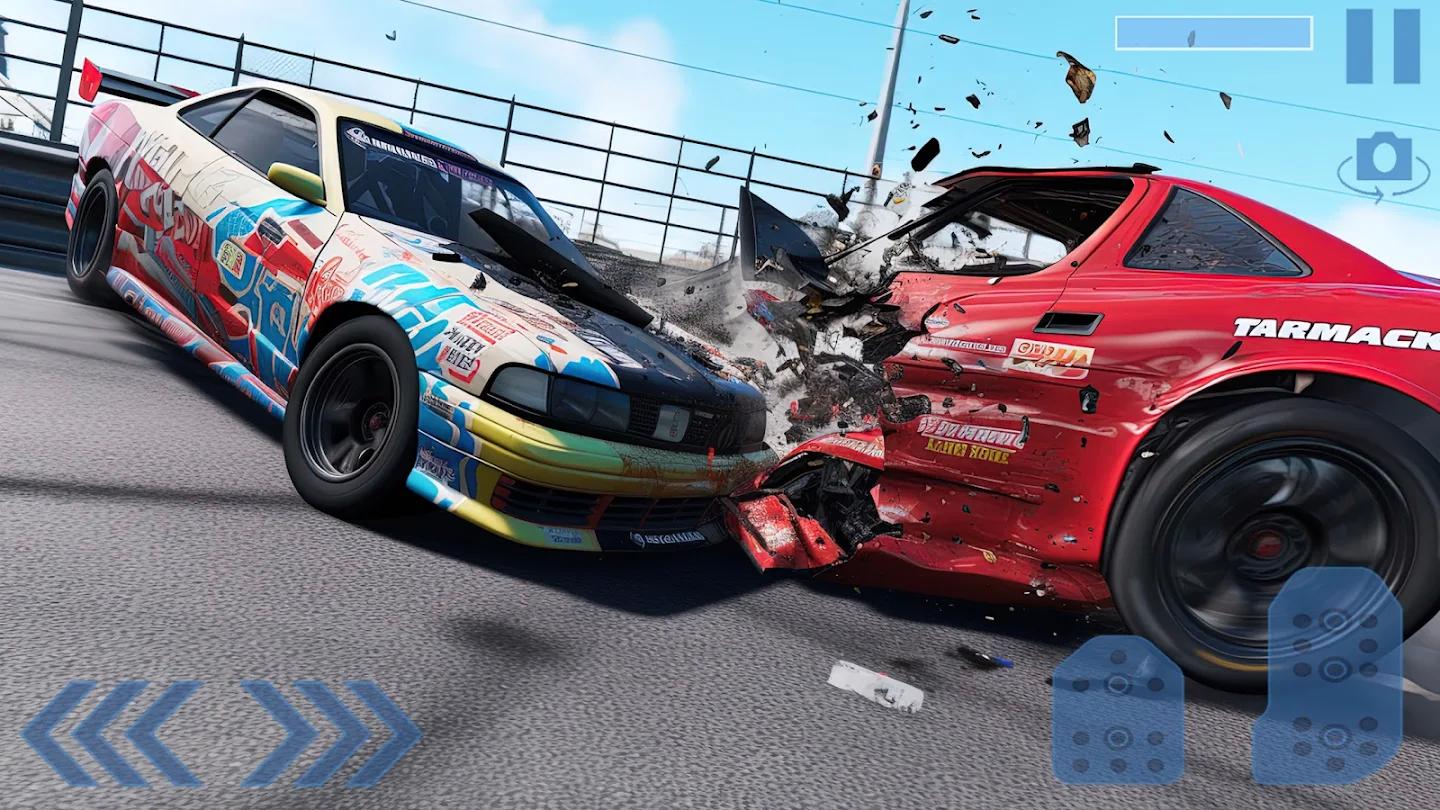Hit the tall gas pedal
This screenshot has height=810, width=1440.
coord(1327,677)
